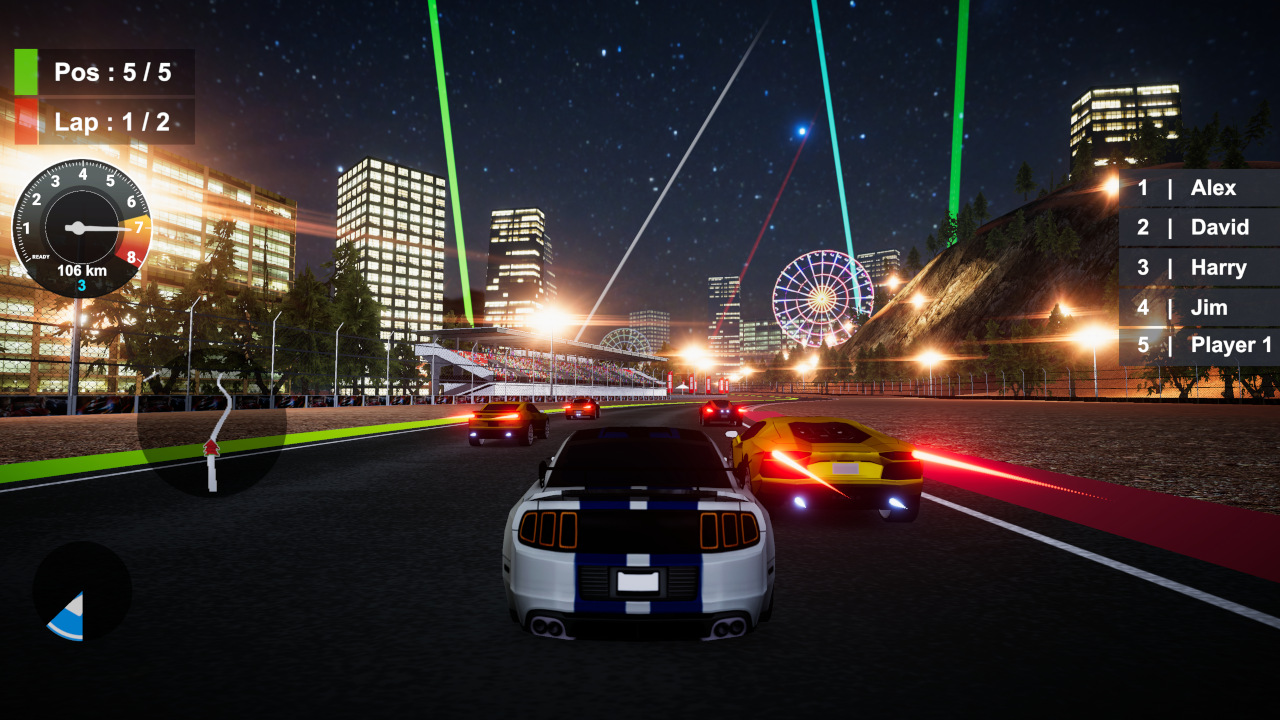The image size is (1280, 720).
Task: Click David's name on the leaderboard
Action: click(1220, 227)
